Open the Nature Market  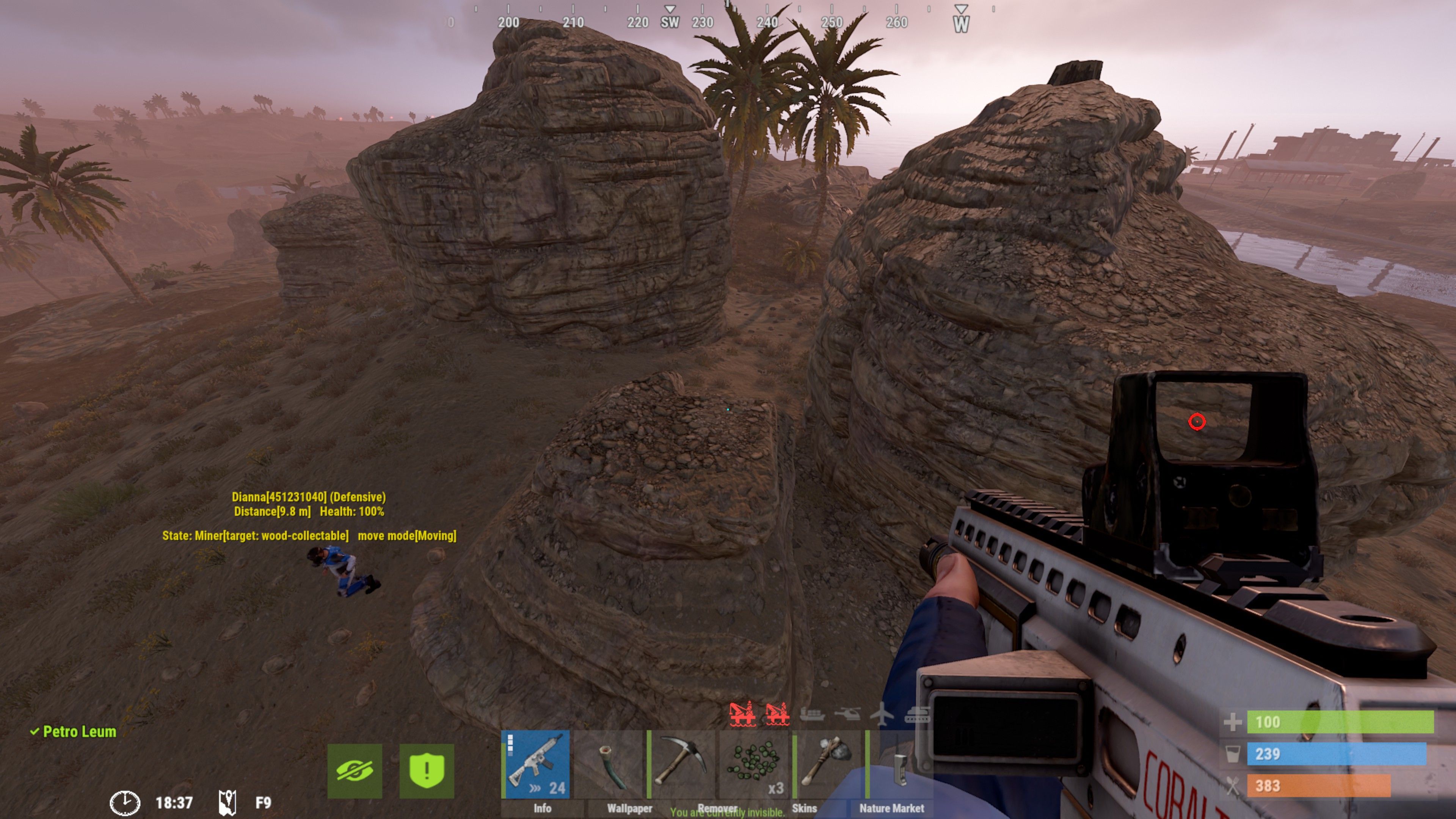pyautogui.click(x=891, y=808)
